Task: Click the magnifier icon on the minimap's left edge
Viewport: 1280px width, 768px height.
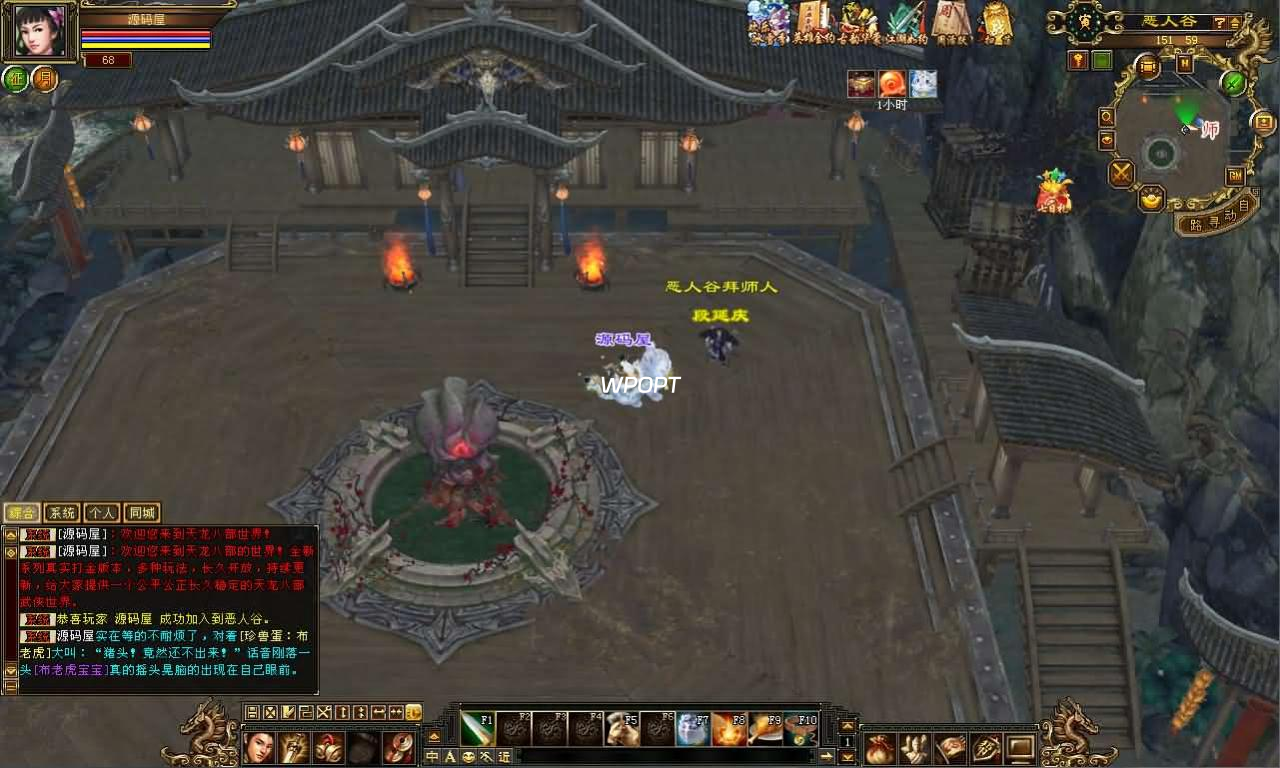Action: pos(1106,117)
